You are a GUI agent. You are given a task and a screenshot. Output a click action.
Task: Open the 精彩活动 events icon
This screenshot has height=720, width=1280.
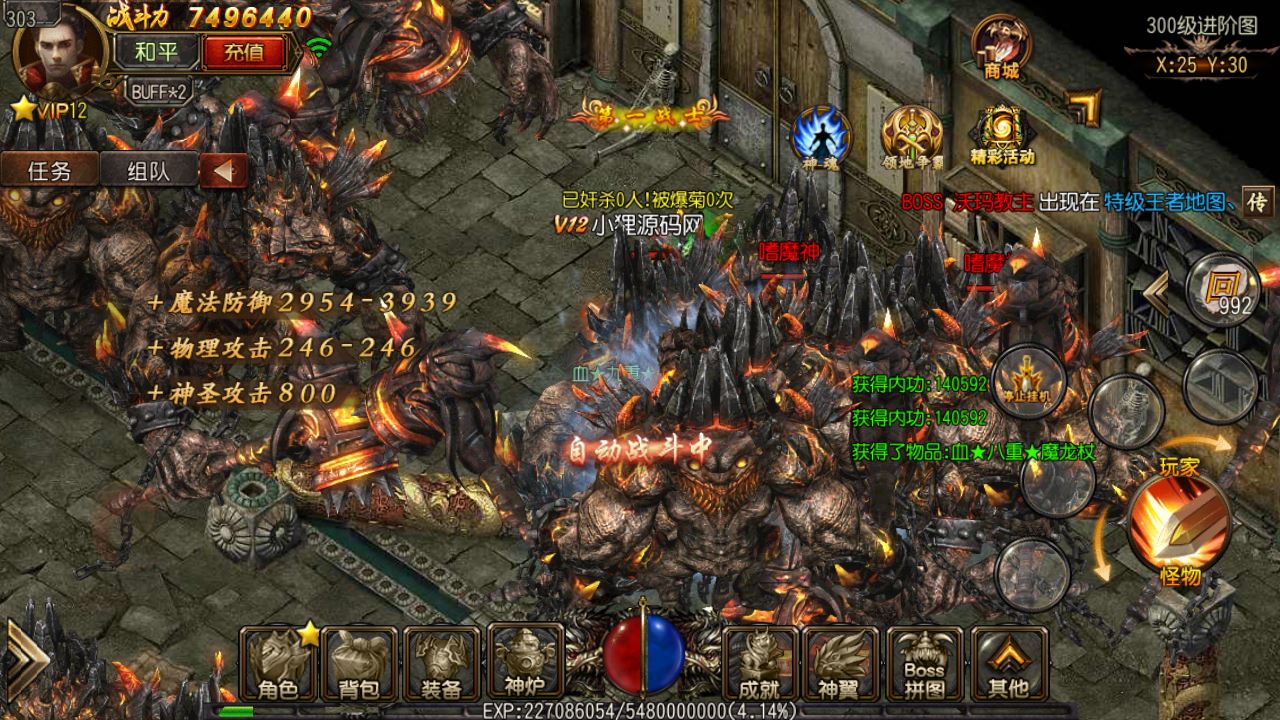(x=1001, y=135)
